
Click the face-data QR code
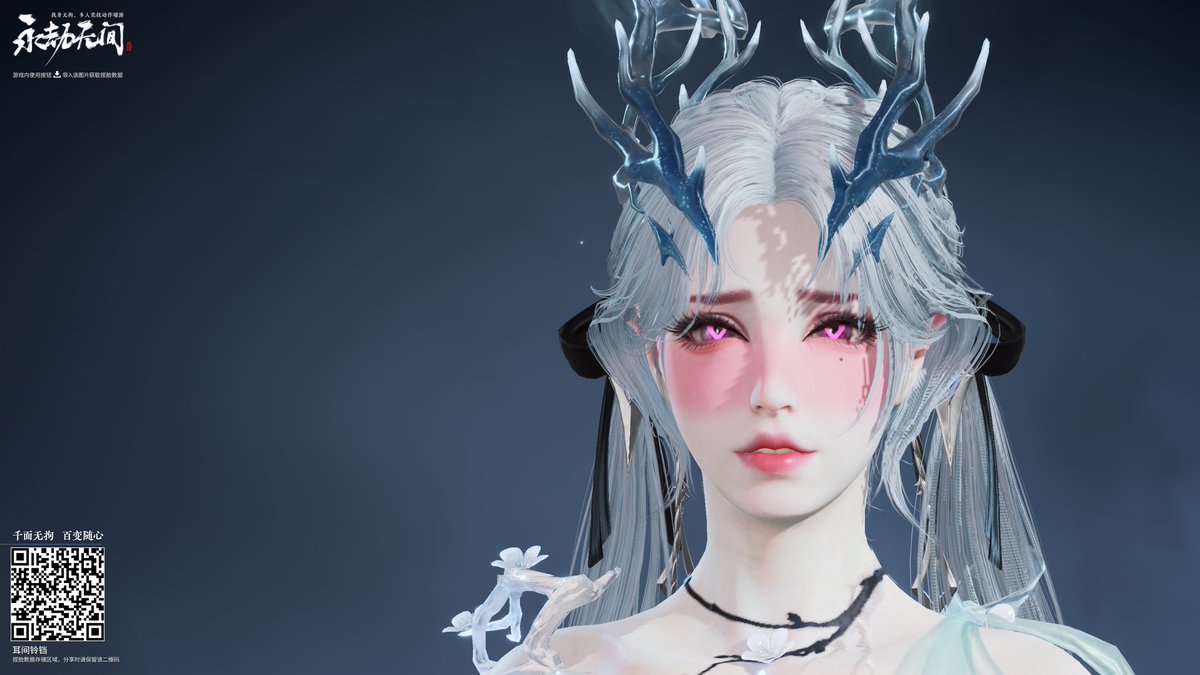[x=57, y=593]
